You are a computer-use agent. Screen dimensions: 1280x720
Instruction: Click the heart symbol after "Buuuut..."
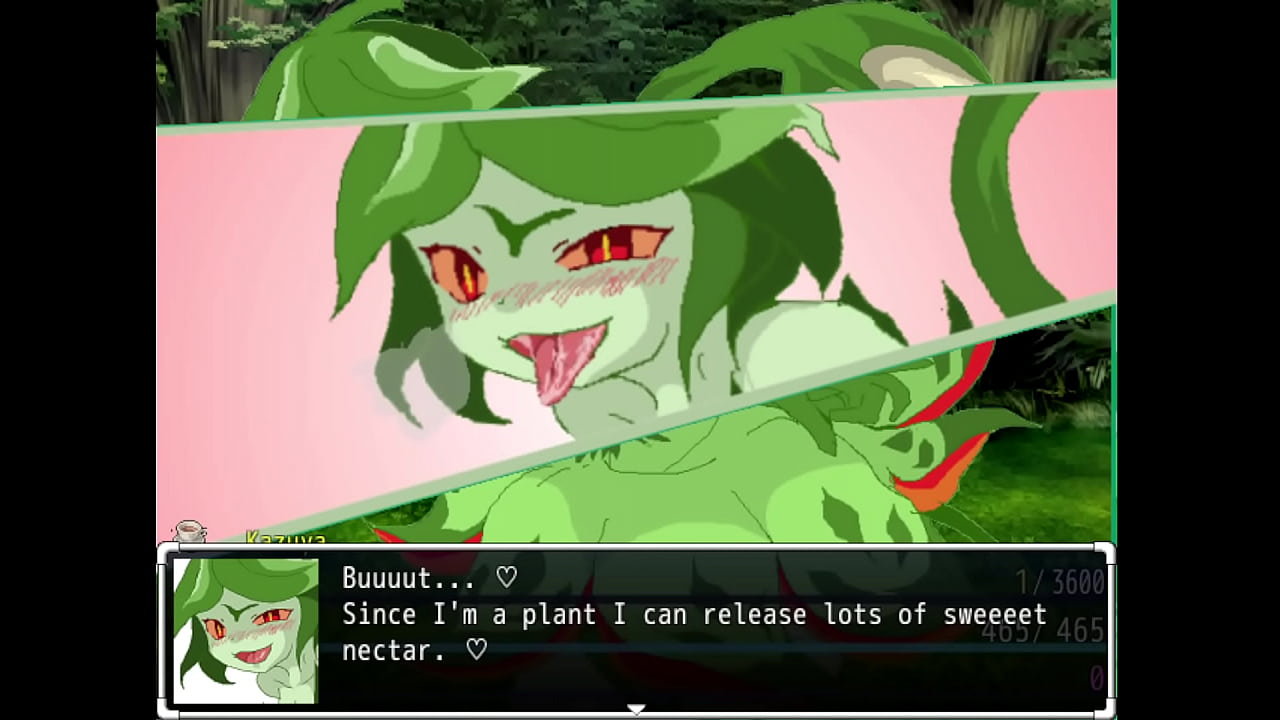coord(507,577)
